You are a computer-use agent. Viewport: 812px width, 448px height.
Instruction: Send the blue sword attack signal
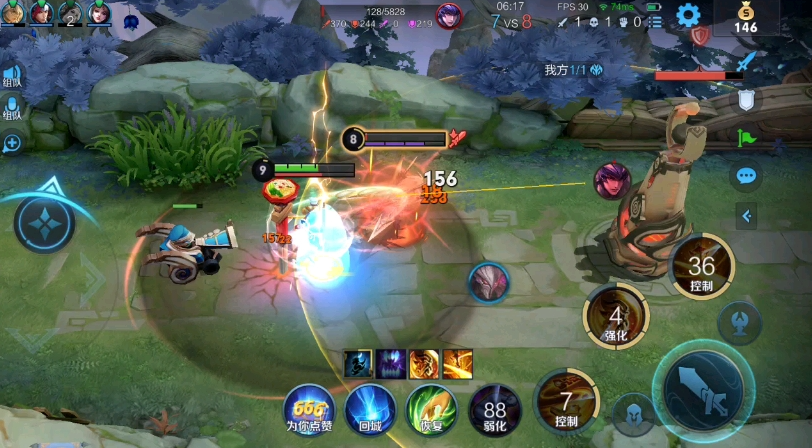click(746, 64)
